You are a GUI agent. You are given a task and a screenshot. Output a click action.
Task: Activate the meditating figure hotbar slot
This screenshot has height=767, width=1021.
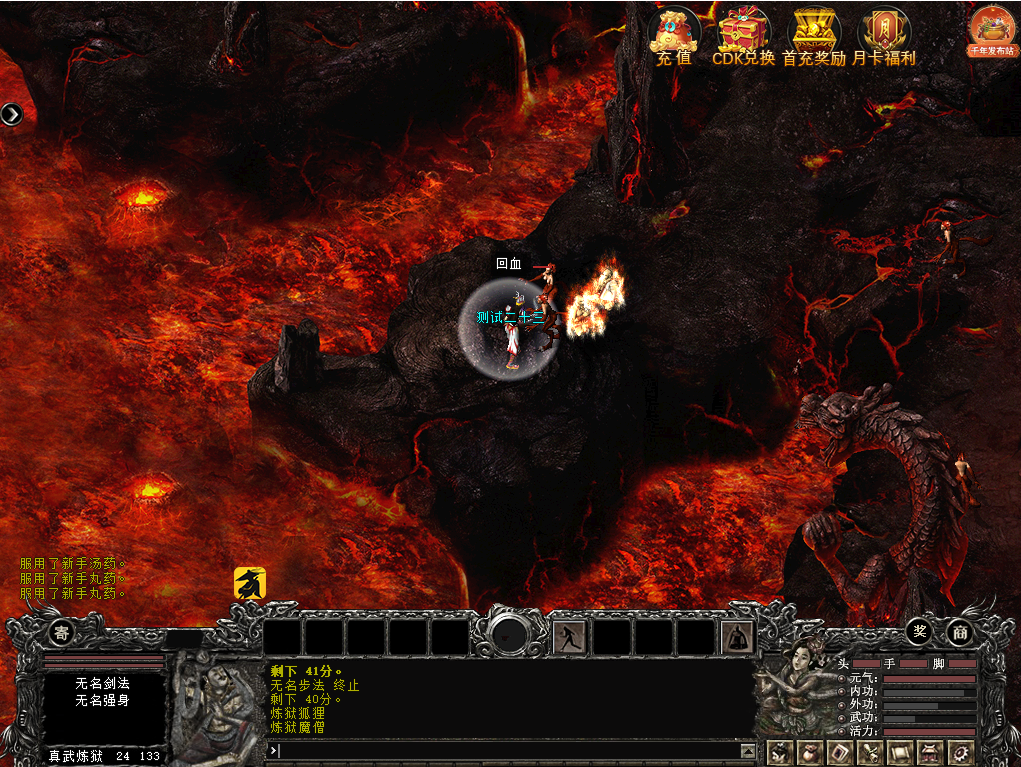[737, 637]
